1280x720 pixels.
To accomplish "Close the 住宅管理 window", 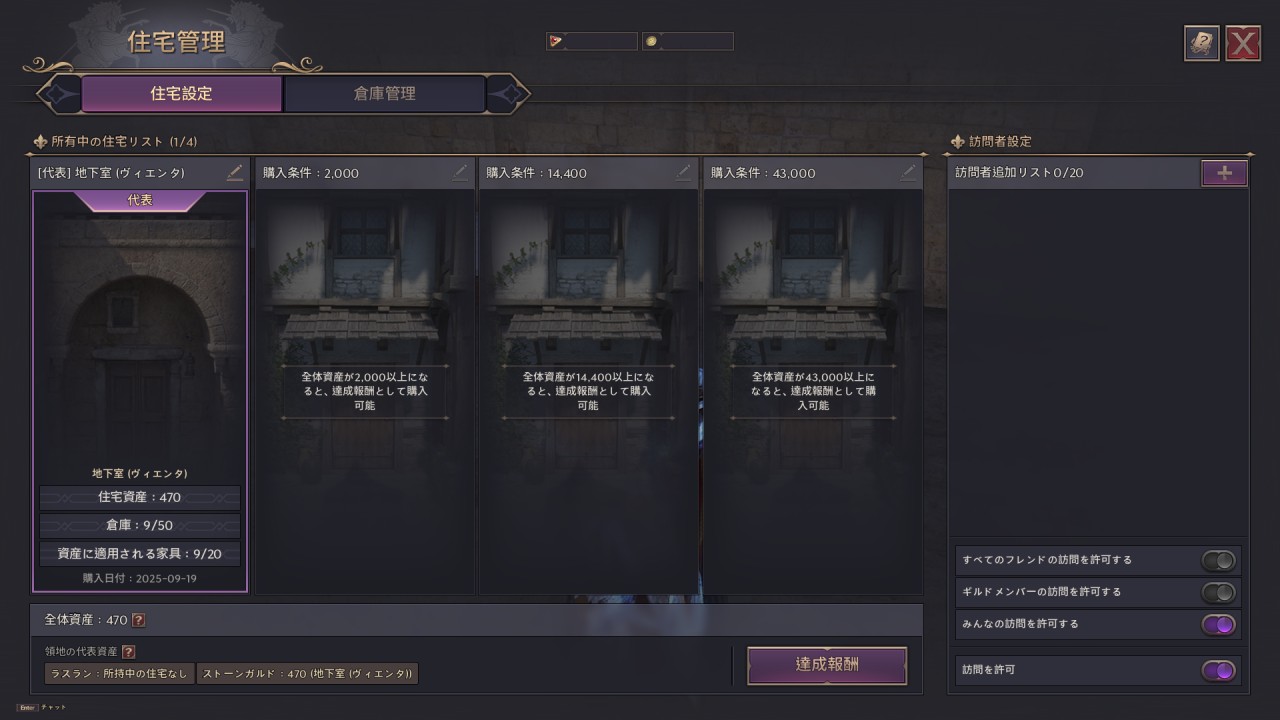I will pyautogui.click(x=1243, y=44).
